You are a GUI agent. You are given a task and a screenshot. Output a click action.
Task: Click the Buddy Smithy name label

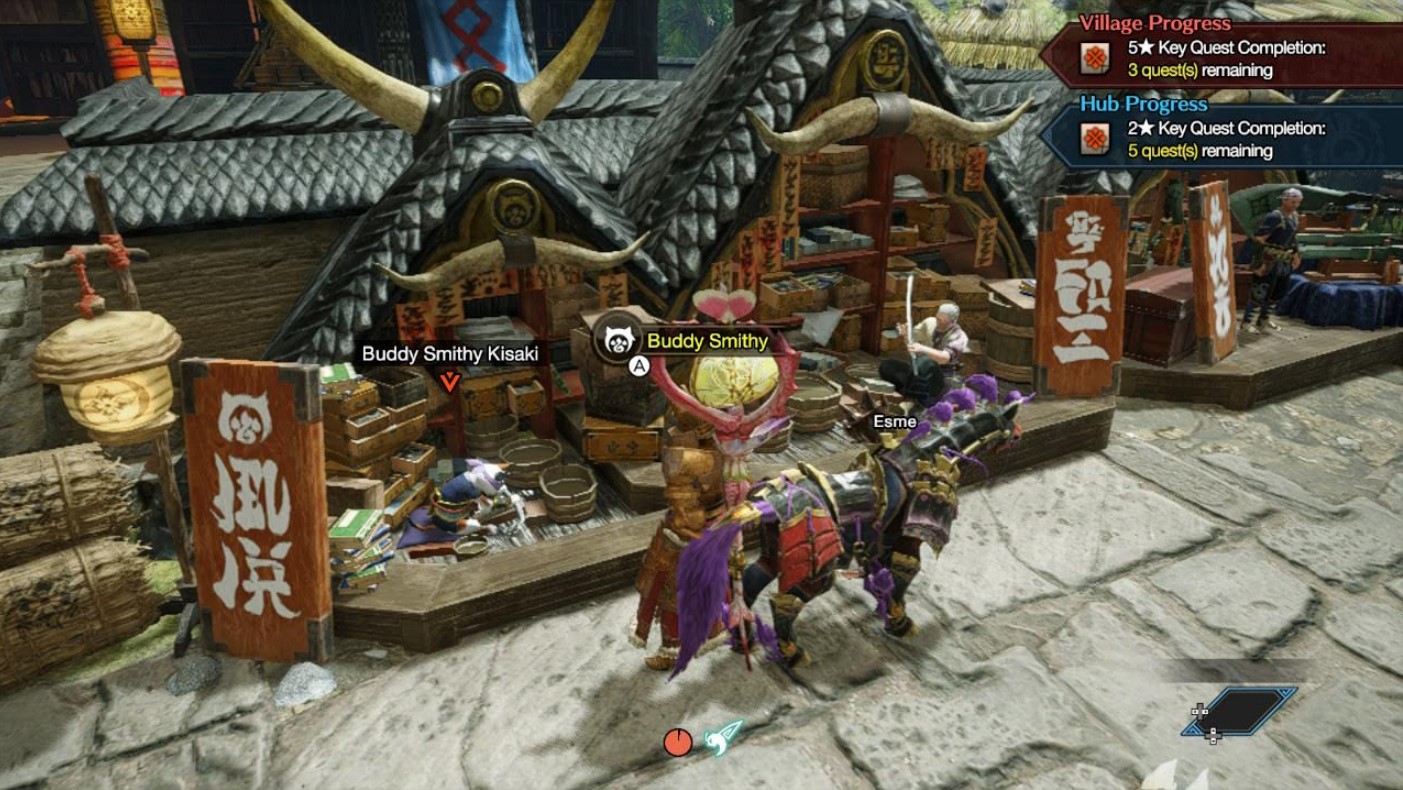707,341
